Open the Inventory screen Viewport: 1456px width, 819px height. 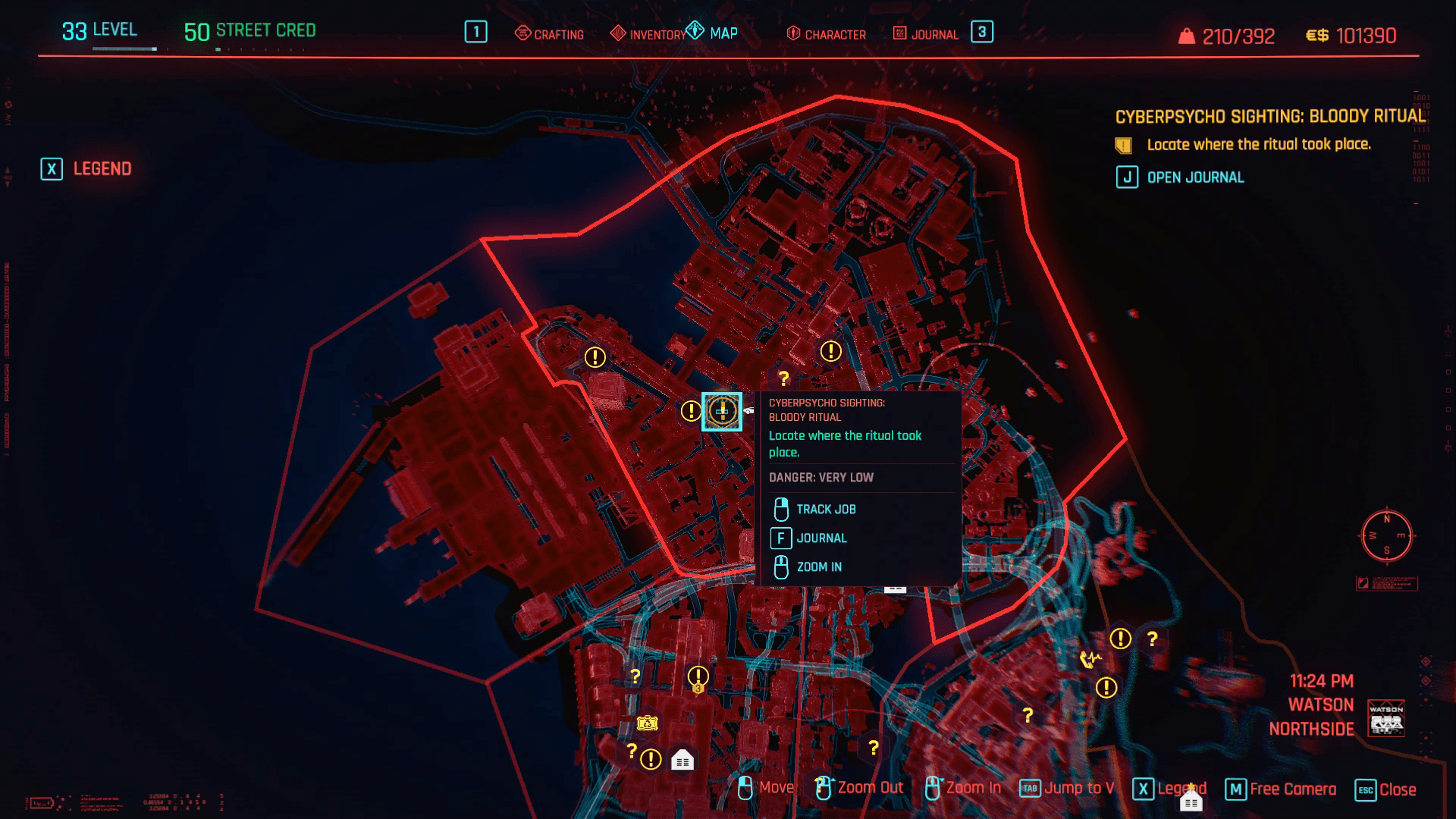click(657, 34)
